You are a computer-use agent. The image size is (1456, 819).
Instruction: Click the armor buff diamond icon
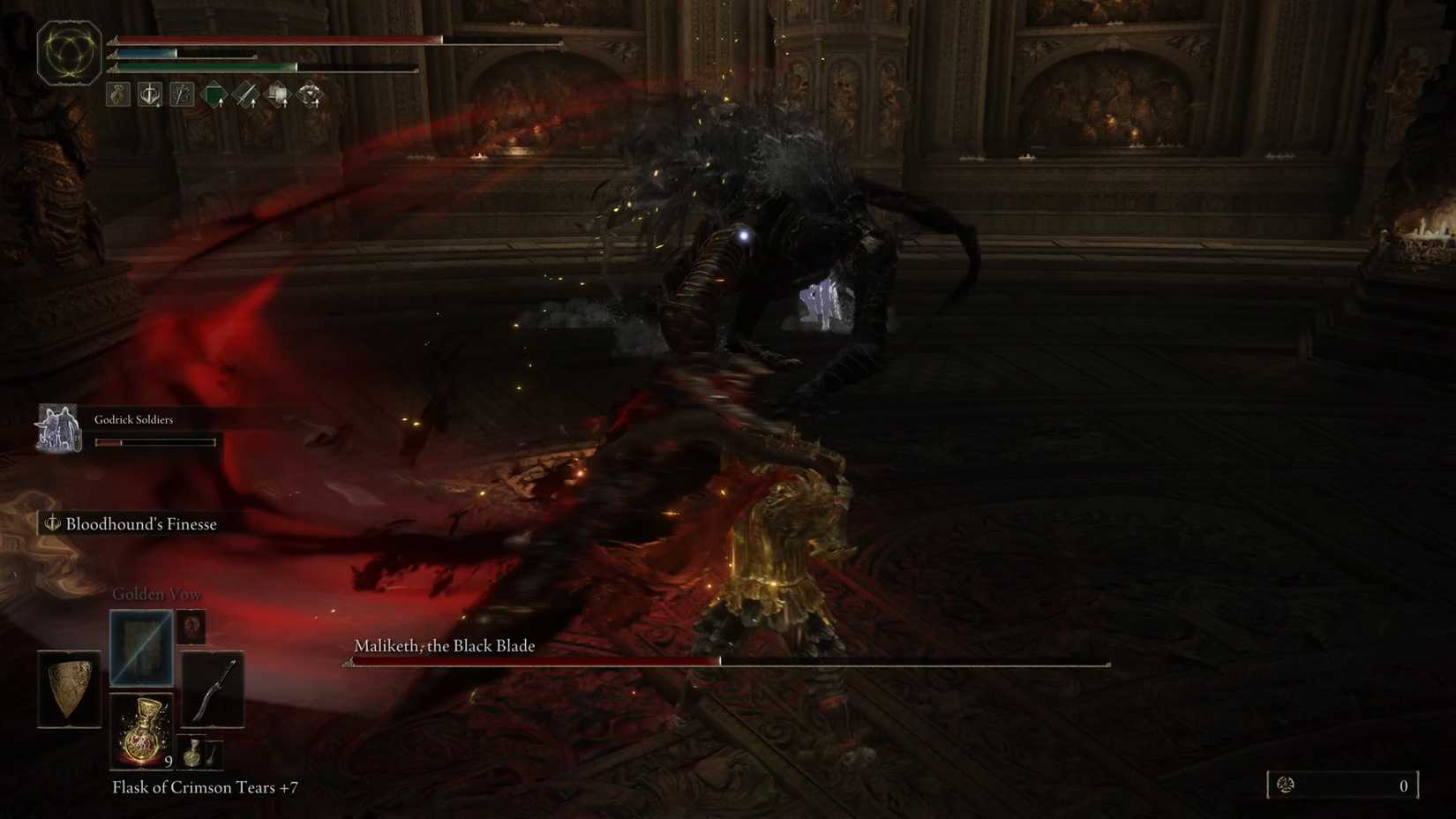coord(277,94)
